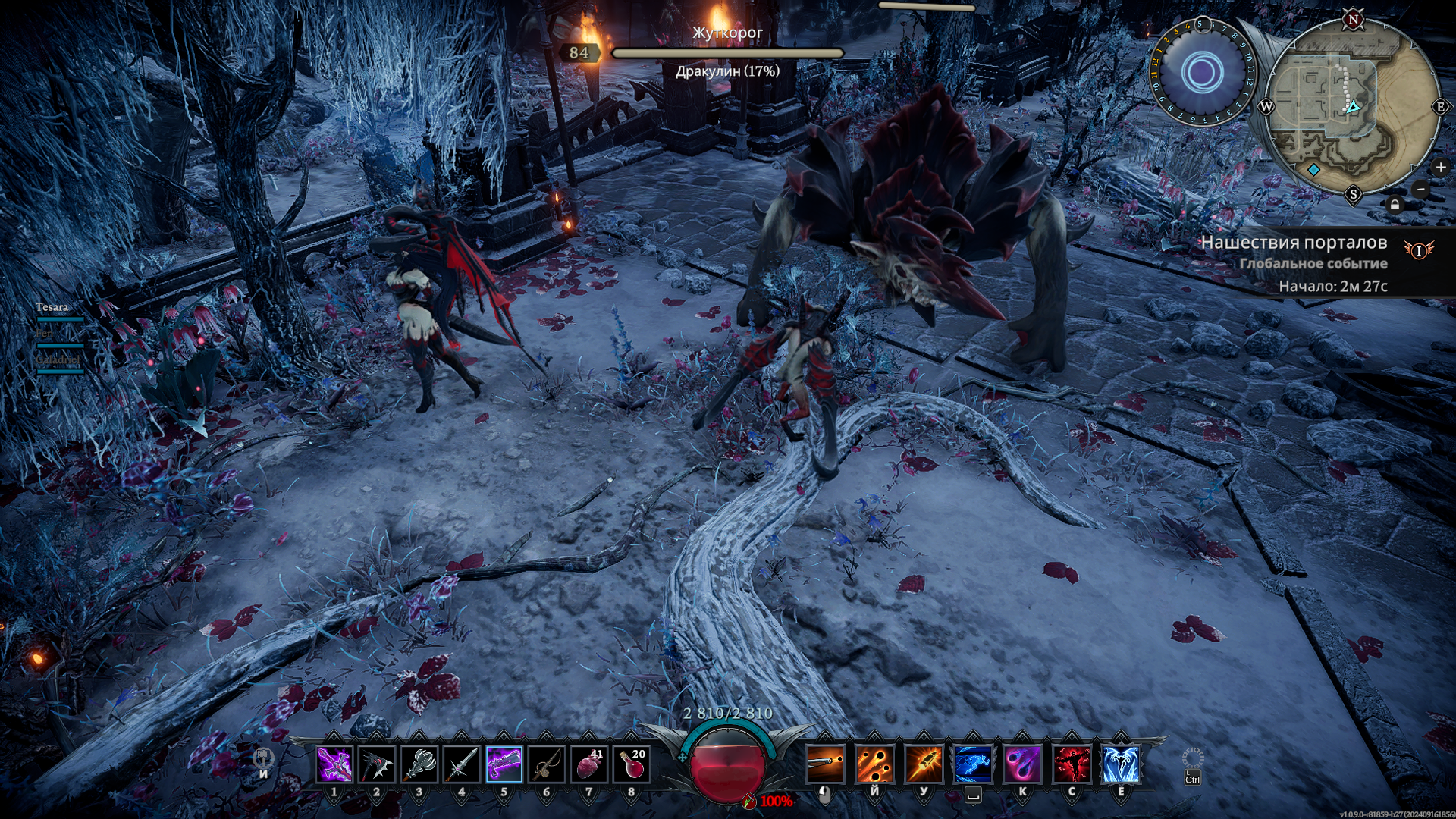Screen dimensions: 1456x819
Task: Select the silver dagger in slot 4
Action: point(461,764)
